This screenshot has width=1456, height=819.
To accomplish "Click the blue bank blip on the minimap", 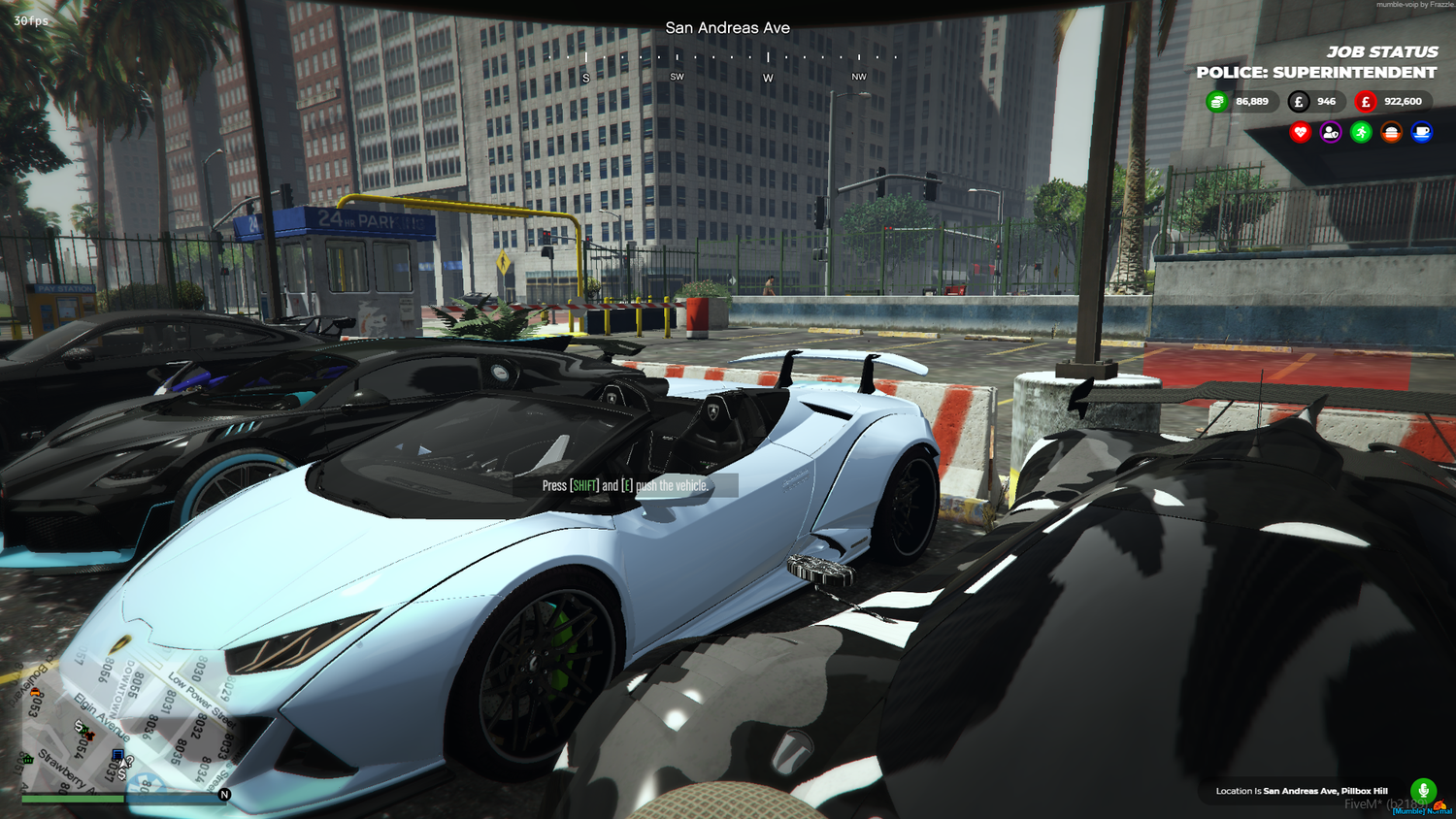I will 118,754.
